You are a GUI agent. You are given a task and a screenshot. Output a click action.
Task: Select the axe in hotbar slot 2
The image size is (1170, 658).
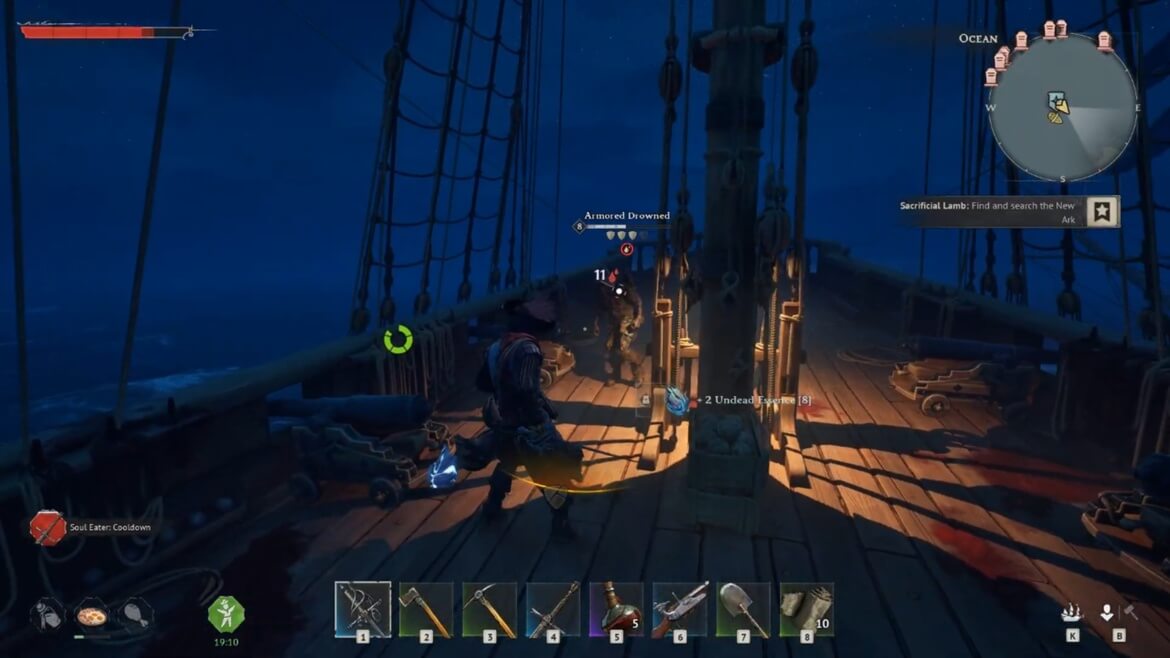pyautogui.click(x=426, y=609)
